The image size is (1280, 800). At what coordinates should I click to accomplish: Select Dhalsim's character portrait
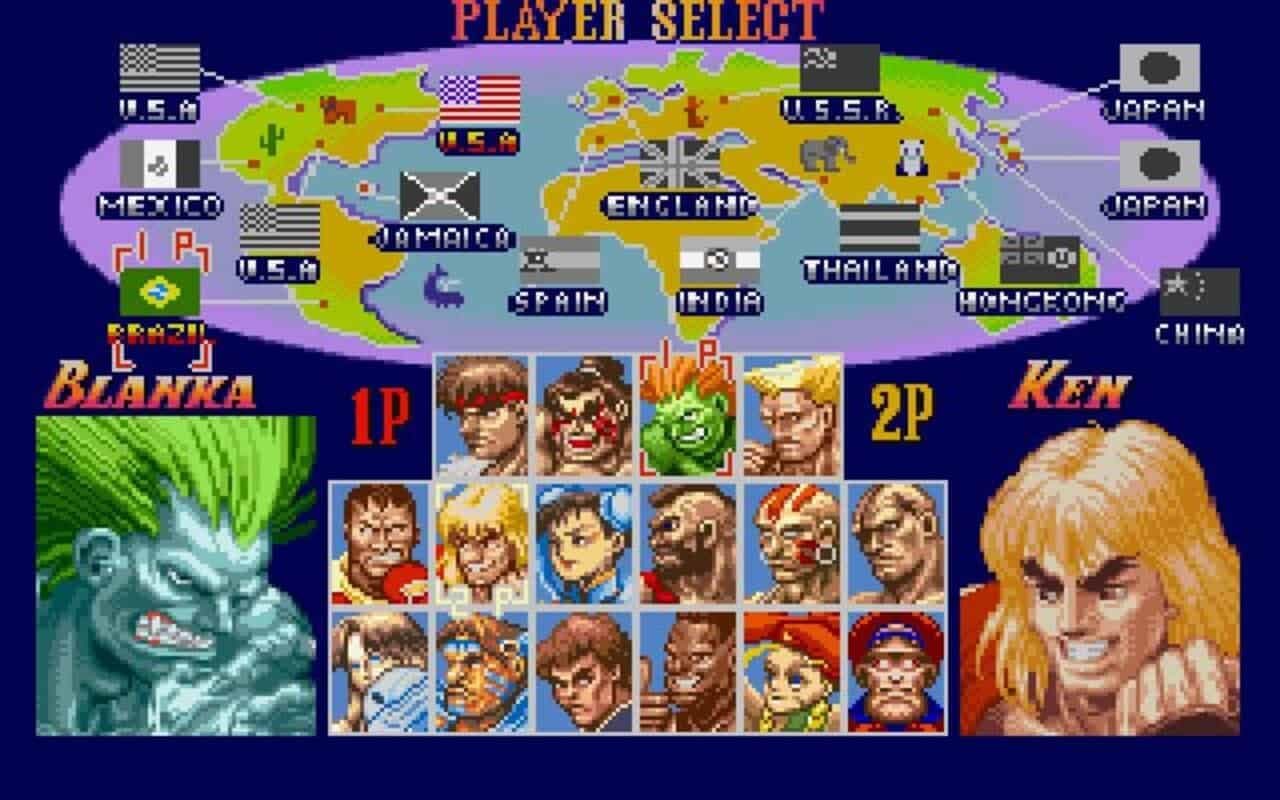[790, 545]
